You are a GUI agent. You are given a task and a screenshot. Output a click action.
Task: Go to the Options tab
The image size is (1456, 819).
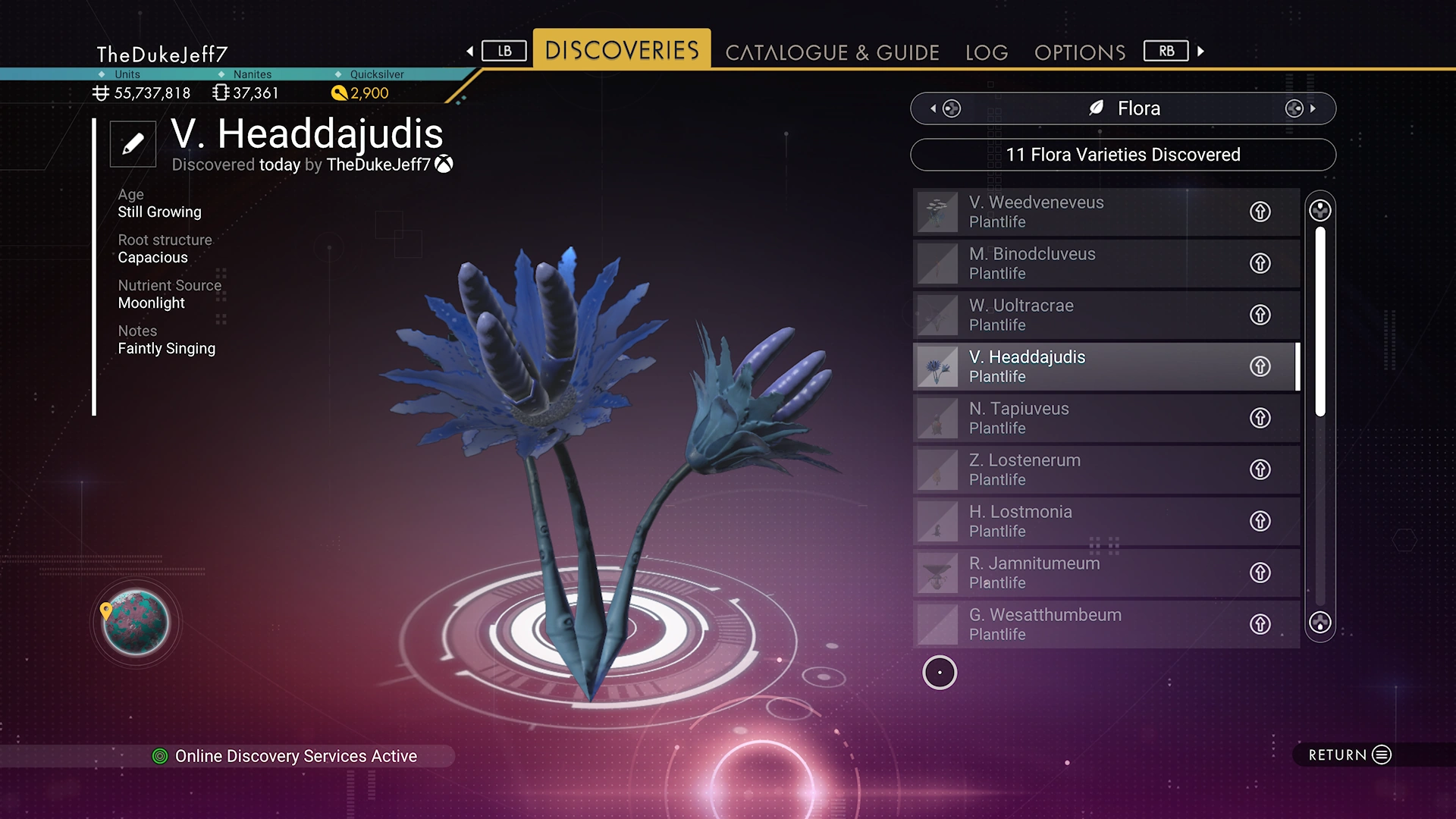tap(1080, 52)
